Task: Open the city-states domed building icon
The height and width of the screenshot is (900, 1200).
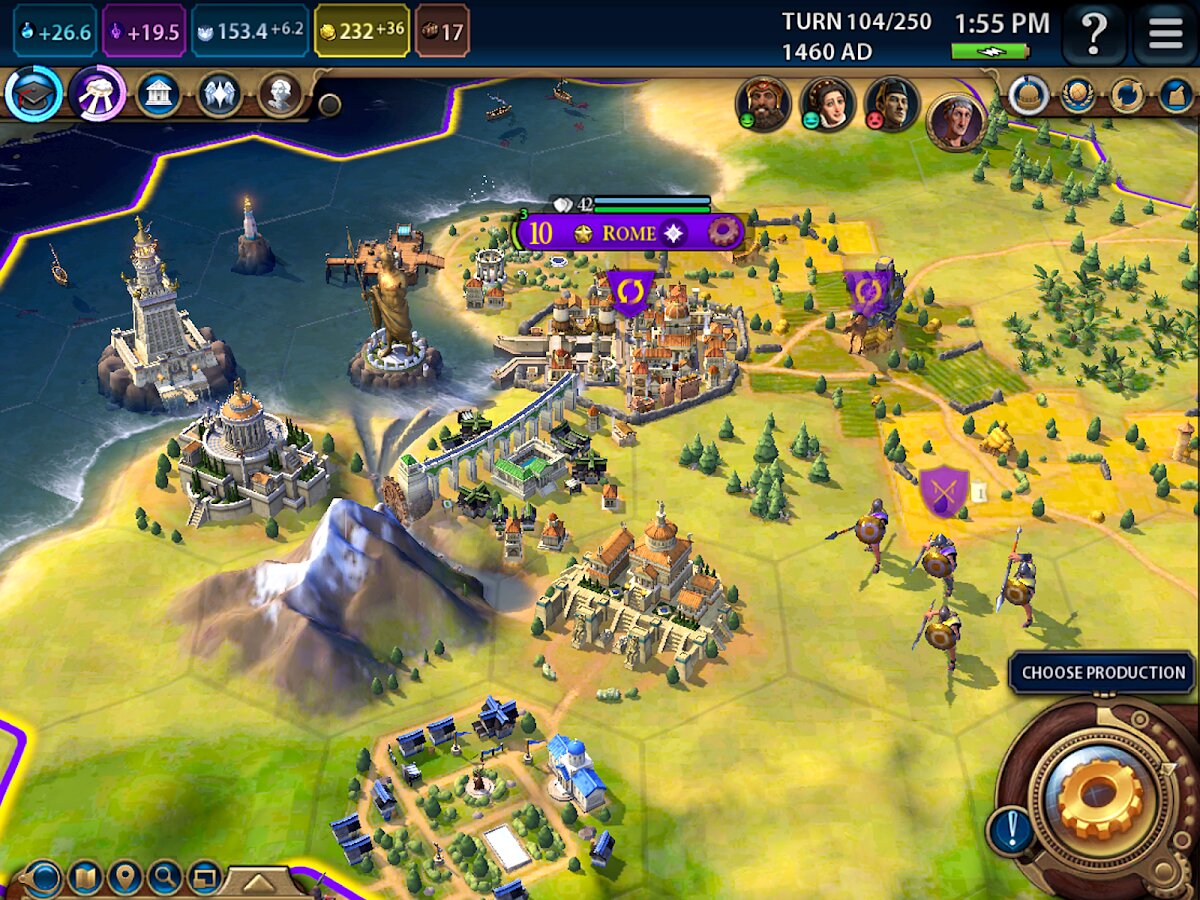Action: (x=1026, y=95)
